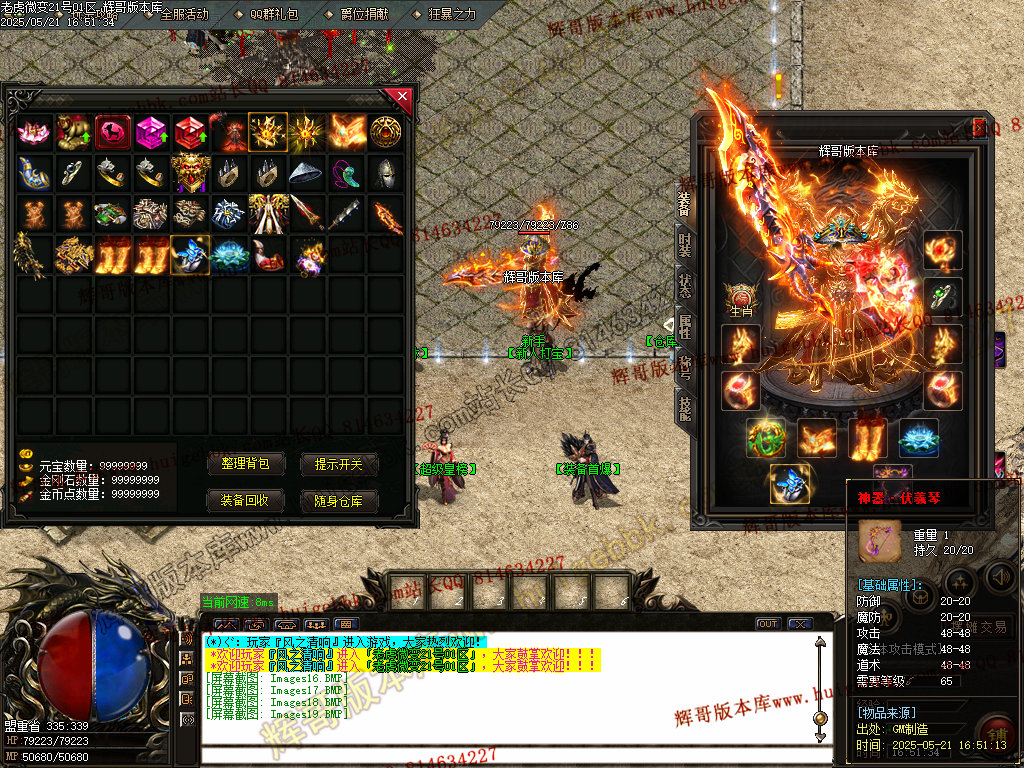
Task: Click the chat window OUT button
Action: [x=767, y=623]
